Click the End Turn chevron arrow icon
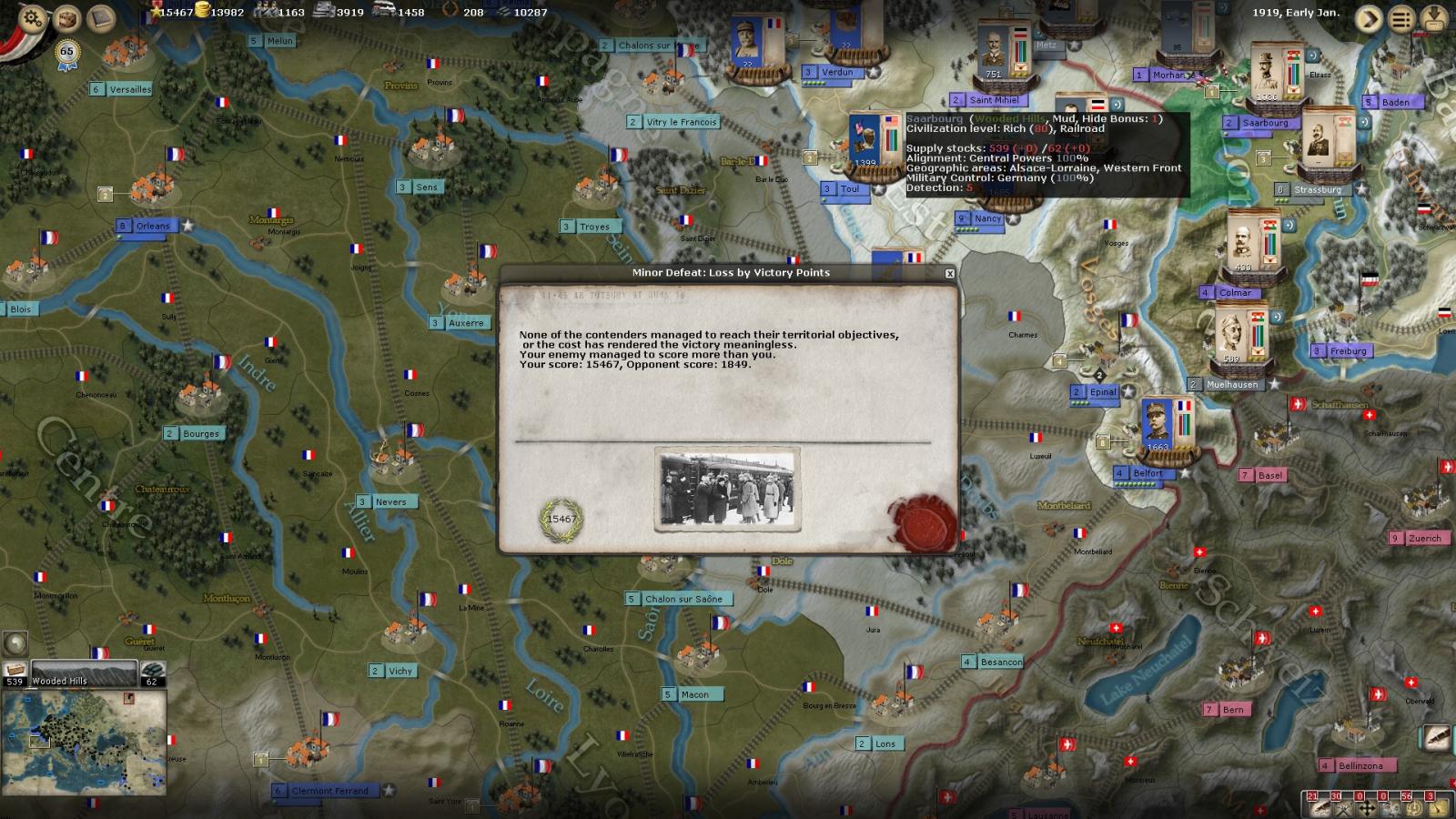The width and height of the screenshot is (1456, 819). [x=1368, y=18]
